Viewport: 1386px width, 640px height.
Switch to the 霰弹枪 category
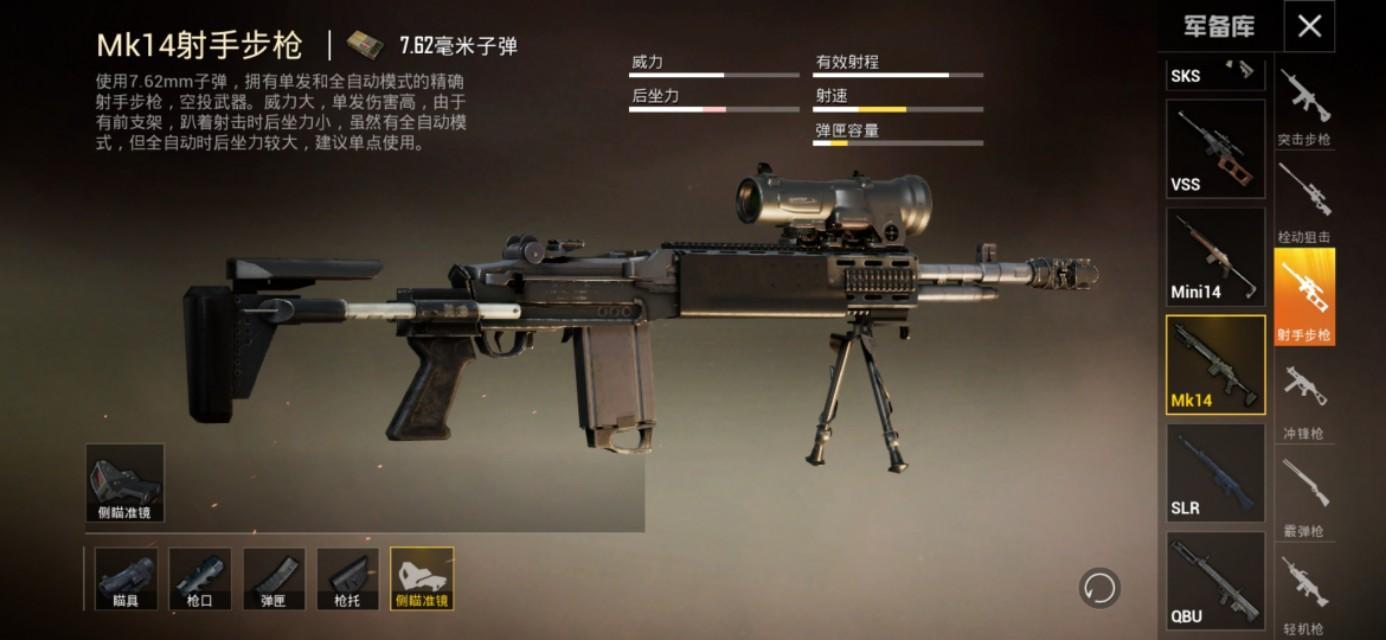1304,497
